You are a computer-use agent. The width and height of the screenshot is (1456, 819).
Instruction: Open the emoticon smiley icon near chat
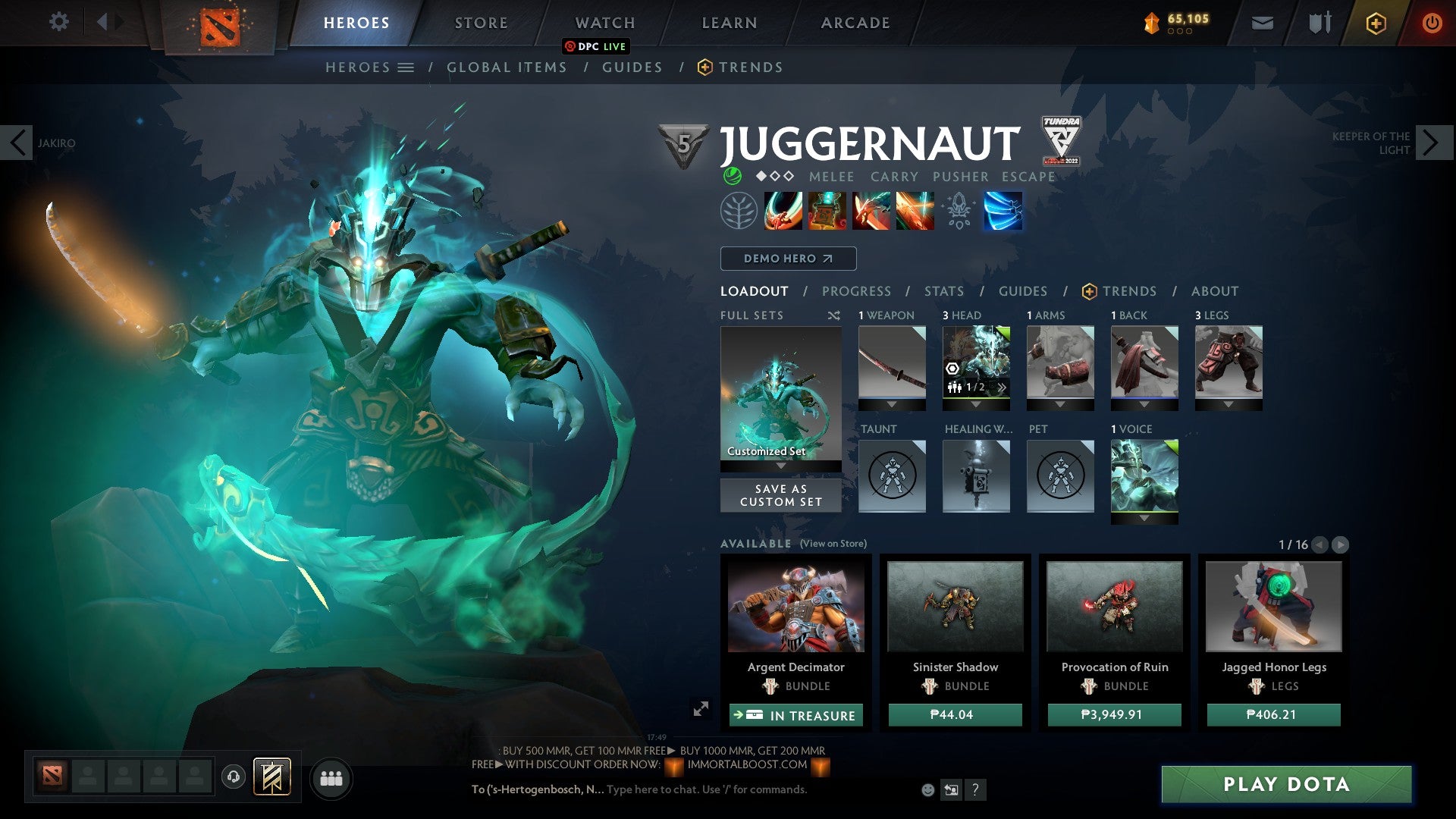927,790
